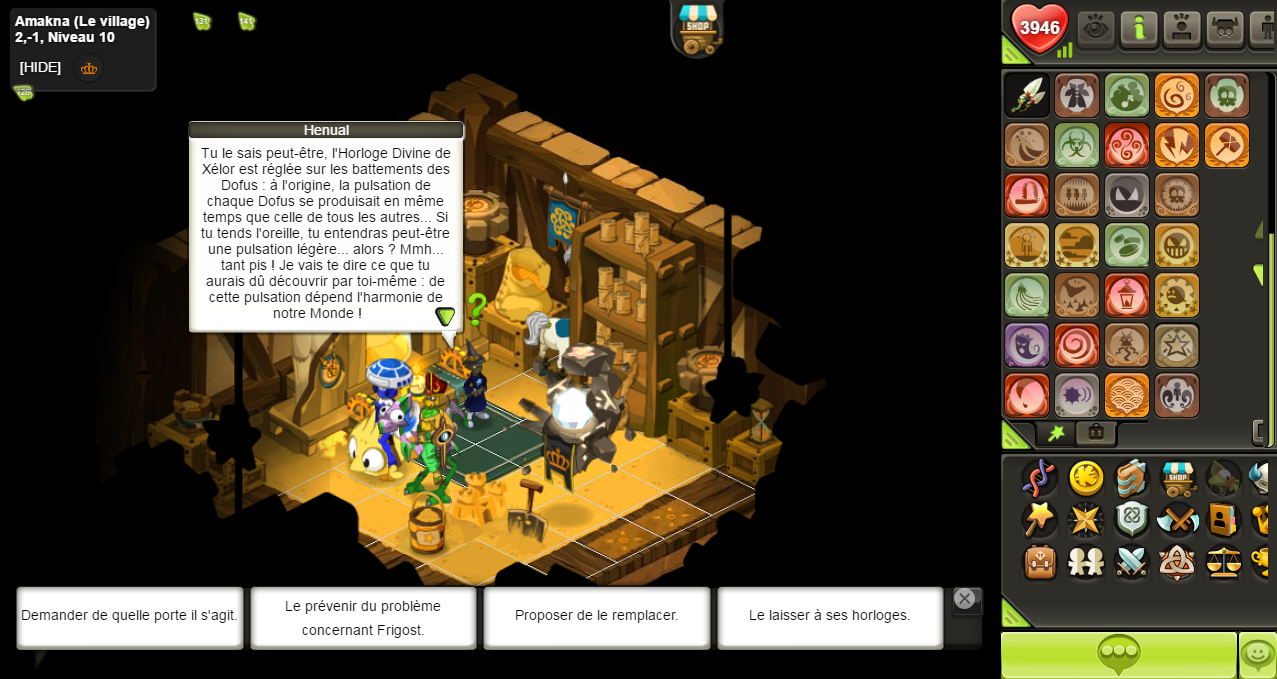
Task: Open the gold Kama coin menu
Action: (x=1086, y=478)
